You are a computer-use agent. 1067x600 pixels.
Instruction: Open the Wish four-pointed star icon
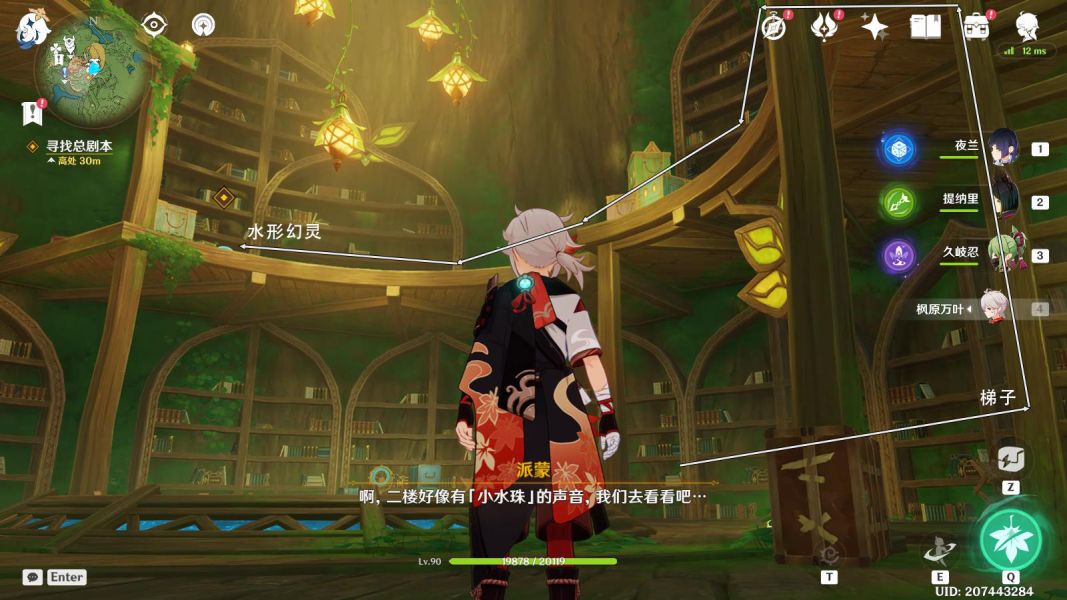pyautogui.click(x=875, y=27)
